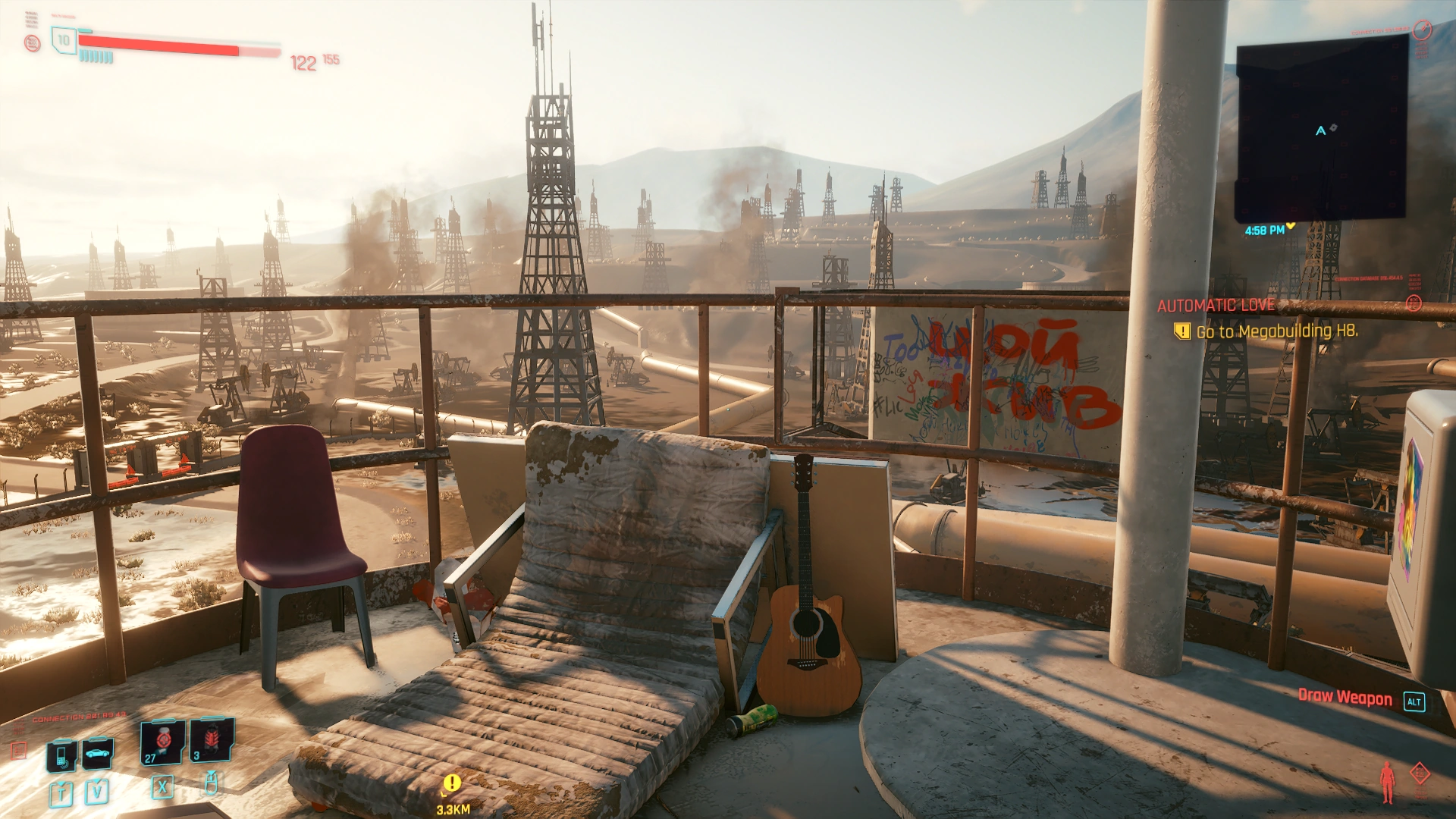The width and height of the screenshot is (1456, 819).
Task: Select the Automatic Love quest tracker
Action: 1216,306
